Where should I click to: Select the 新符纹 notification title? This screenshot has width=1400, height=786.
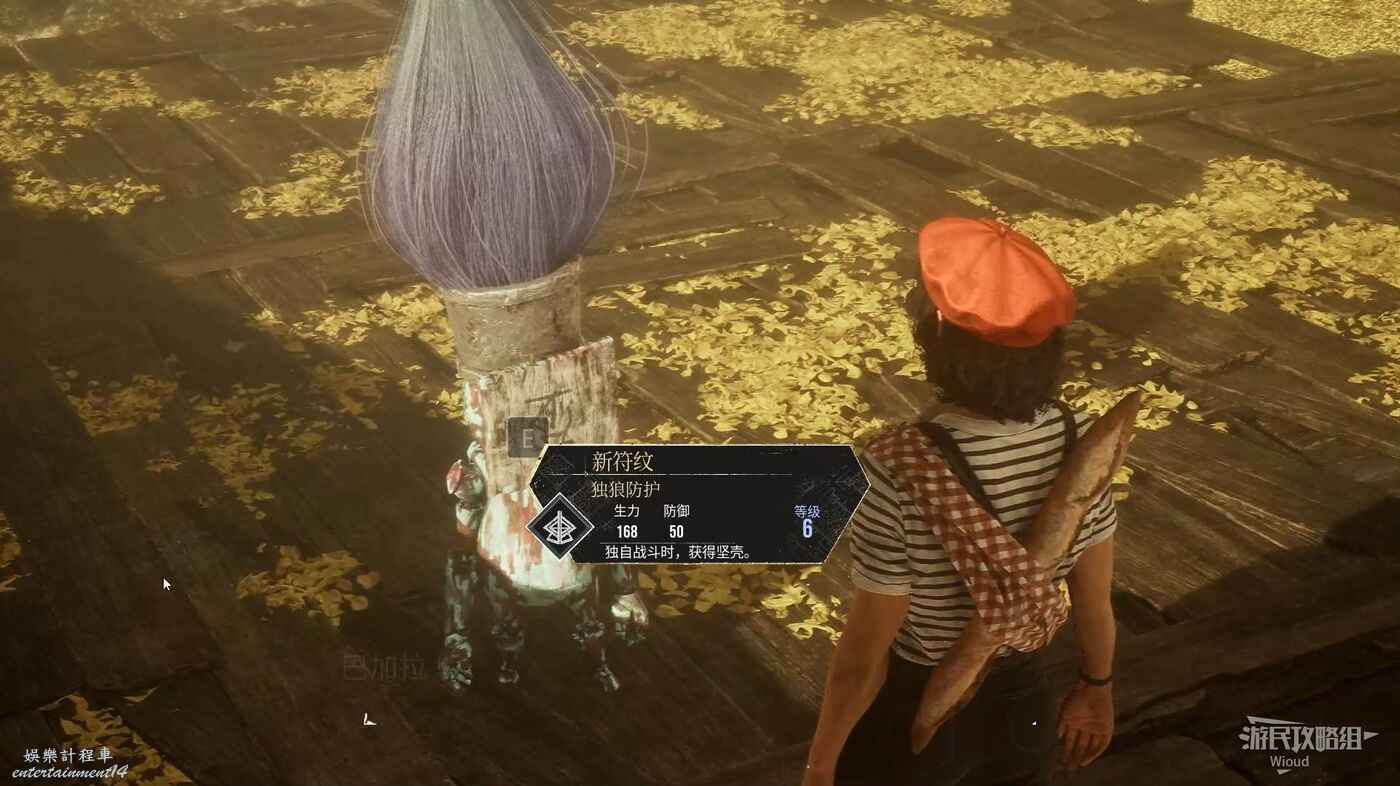coord(622,462)
